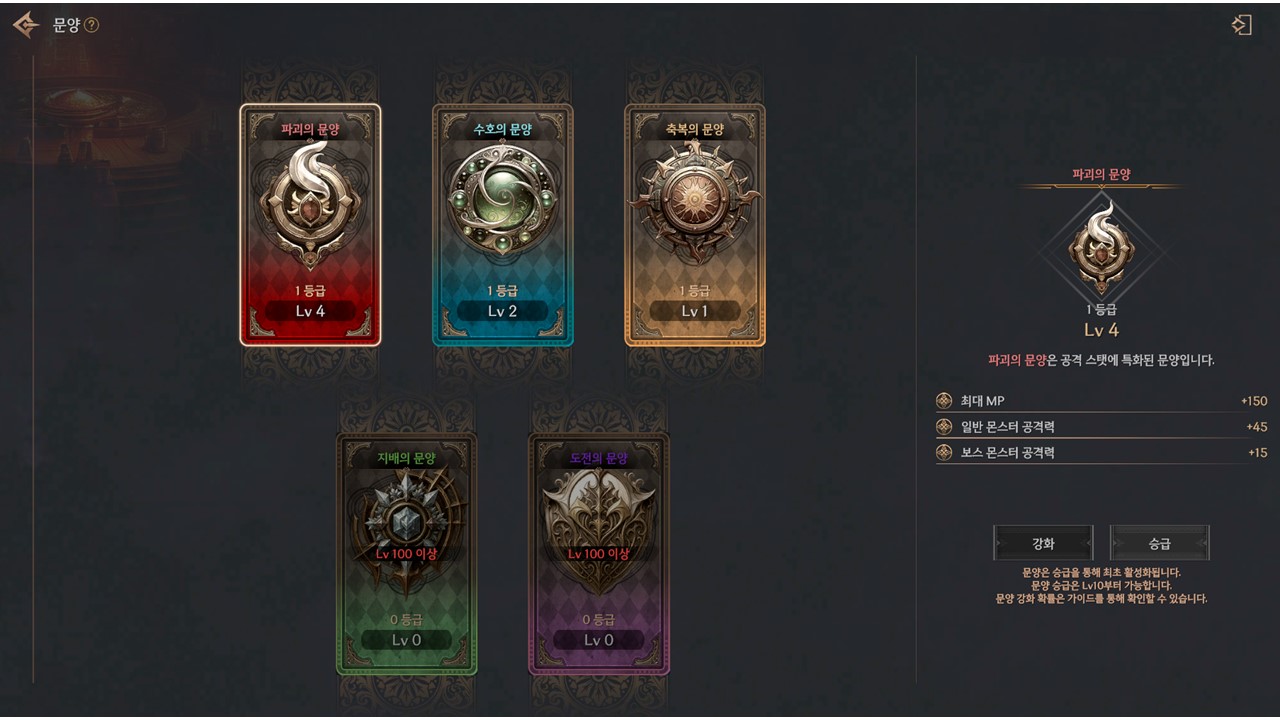Activate the 승급 promotion button

point(1159,543)
